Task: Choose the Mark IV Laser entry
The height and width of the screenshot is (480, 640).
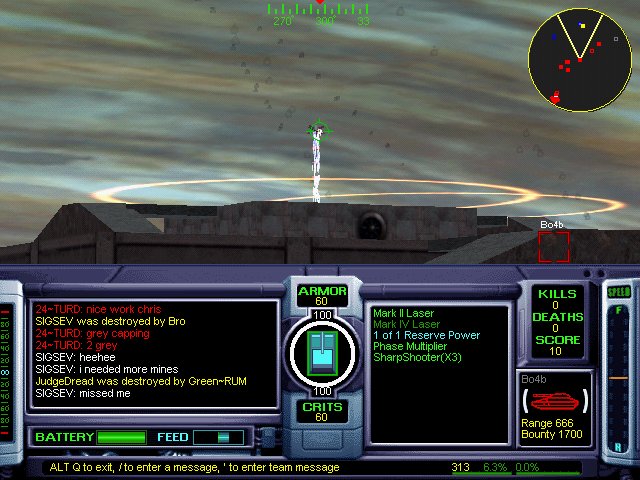Action: coord(407,324)
